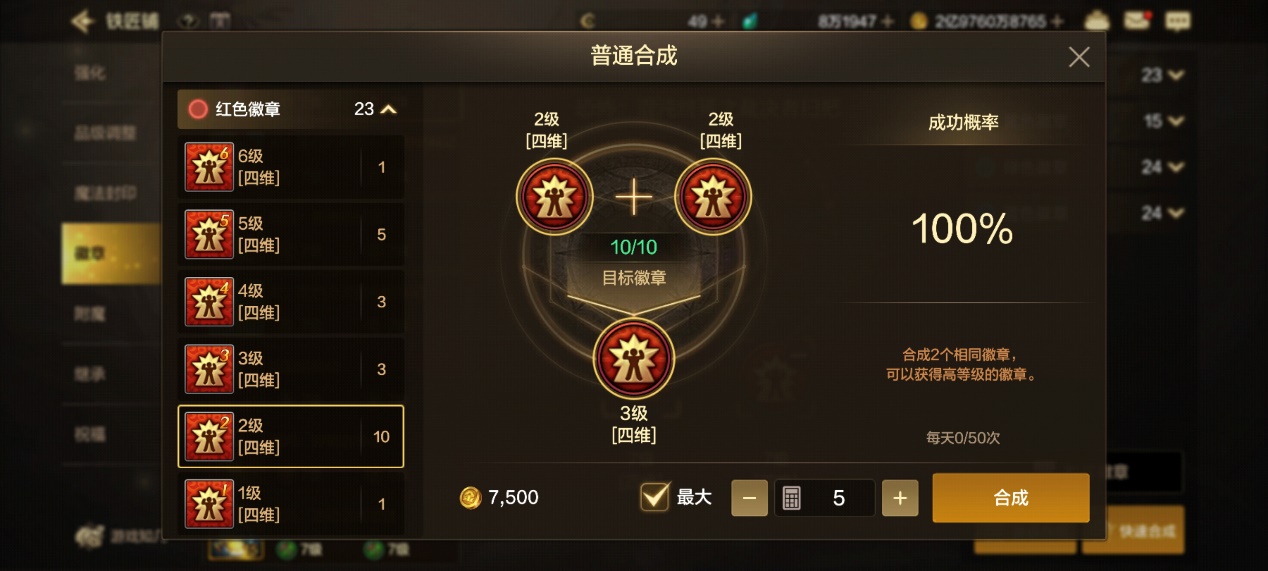Go back using the 铁匠铺 back arrow

pos(82,21)
